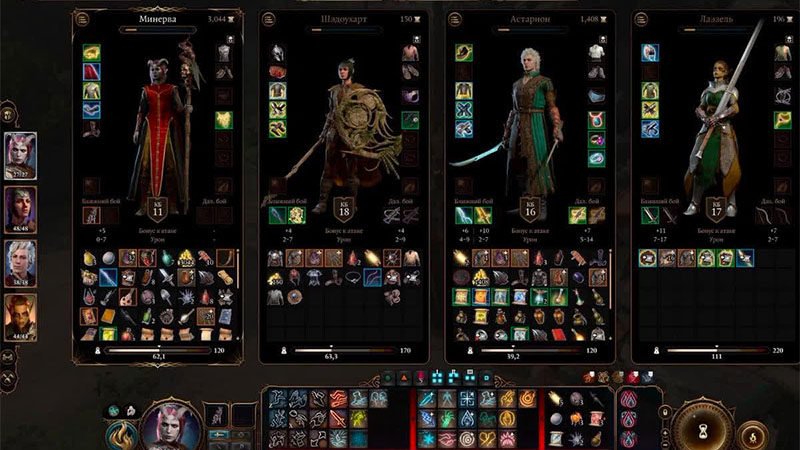Select Minerva's party portrait in the sidebar
This screenshot has width=800, height=450.
point(21,154)
